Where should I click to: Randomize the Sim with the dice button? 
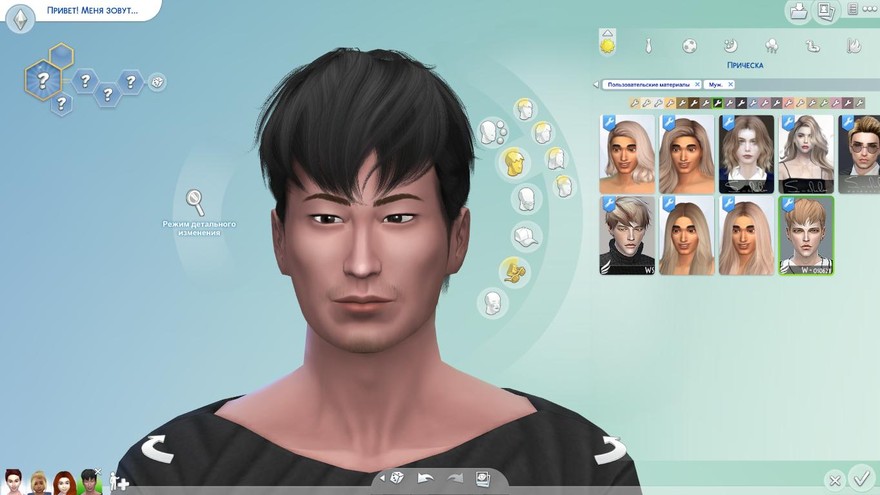click(397, 478)
